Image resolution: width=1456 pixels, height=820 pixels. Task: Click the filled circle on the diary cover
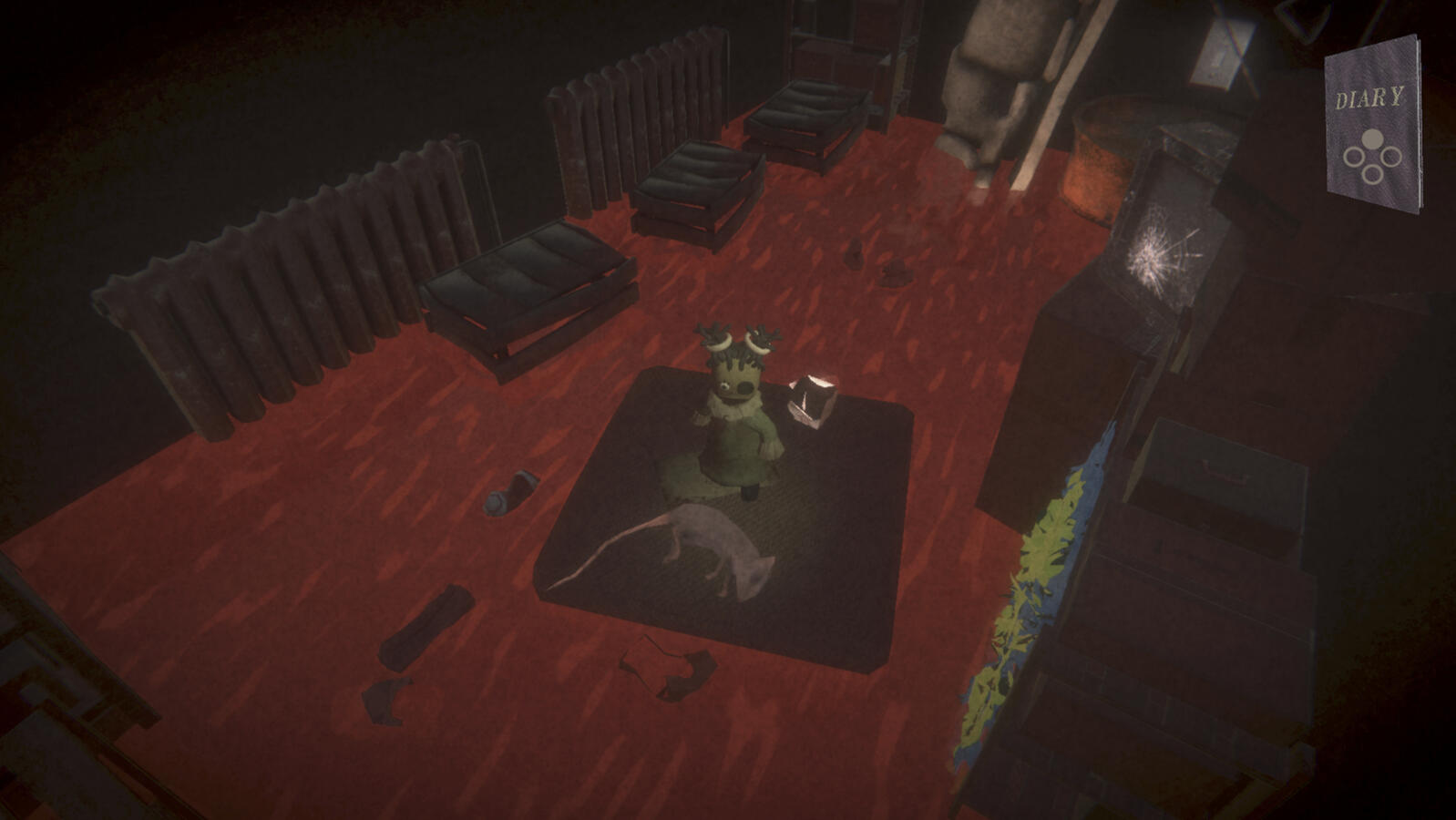1372,138
